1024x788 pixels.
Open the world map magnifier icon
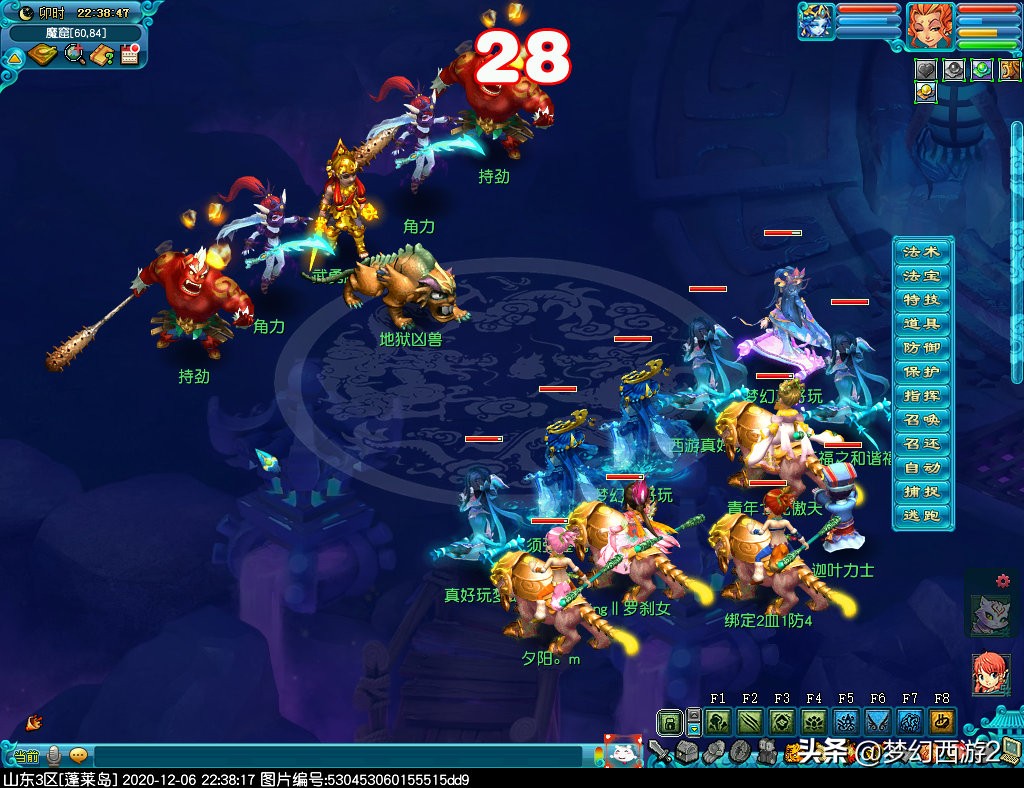pyautogui.click(x=74, y=56)
